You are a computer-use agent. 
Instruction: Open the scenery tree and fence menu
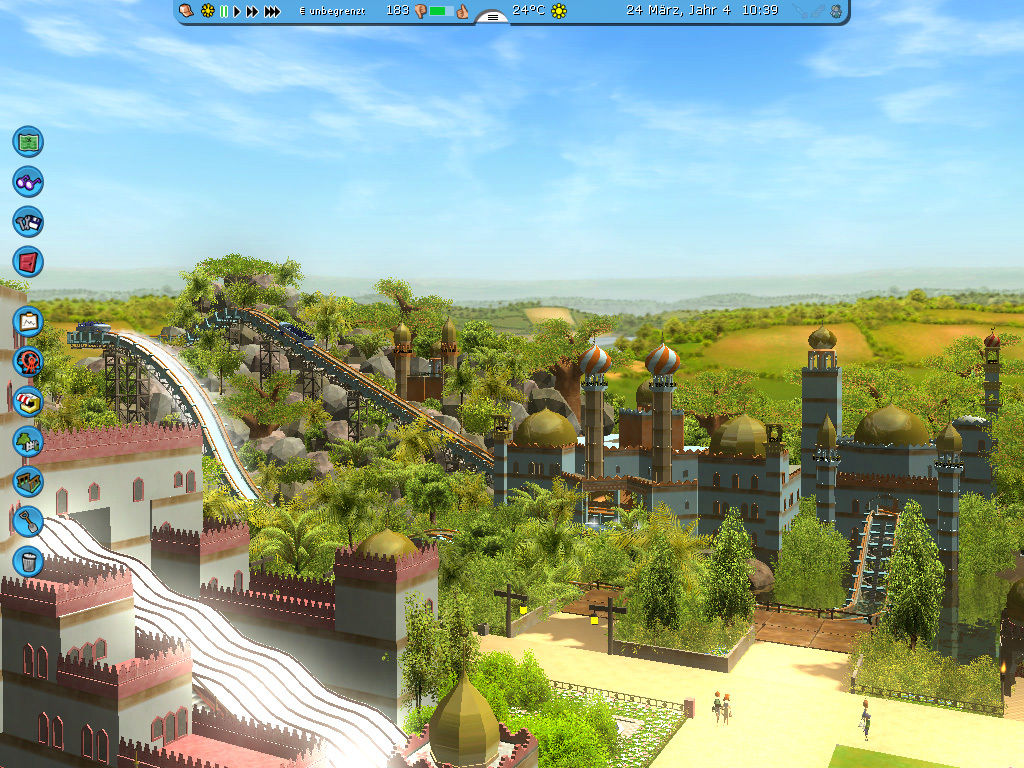point(28,441)
